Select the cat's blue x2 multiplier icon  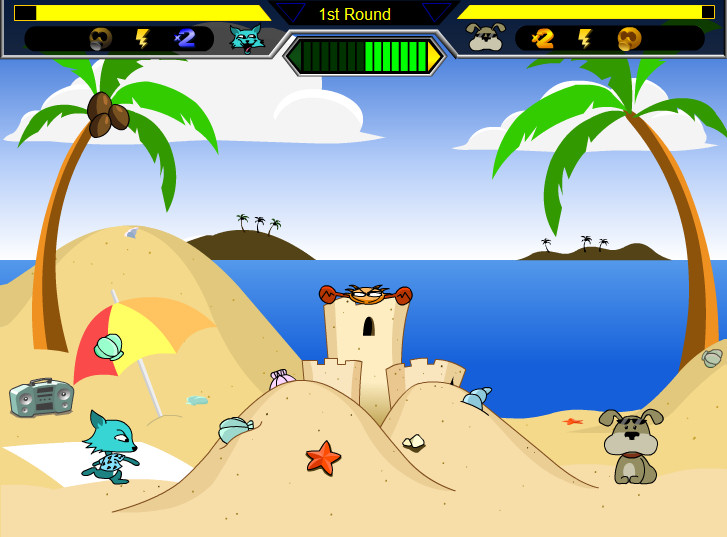tap(185, 38)
